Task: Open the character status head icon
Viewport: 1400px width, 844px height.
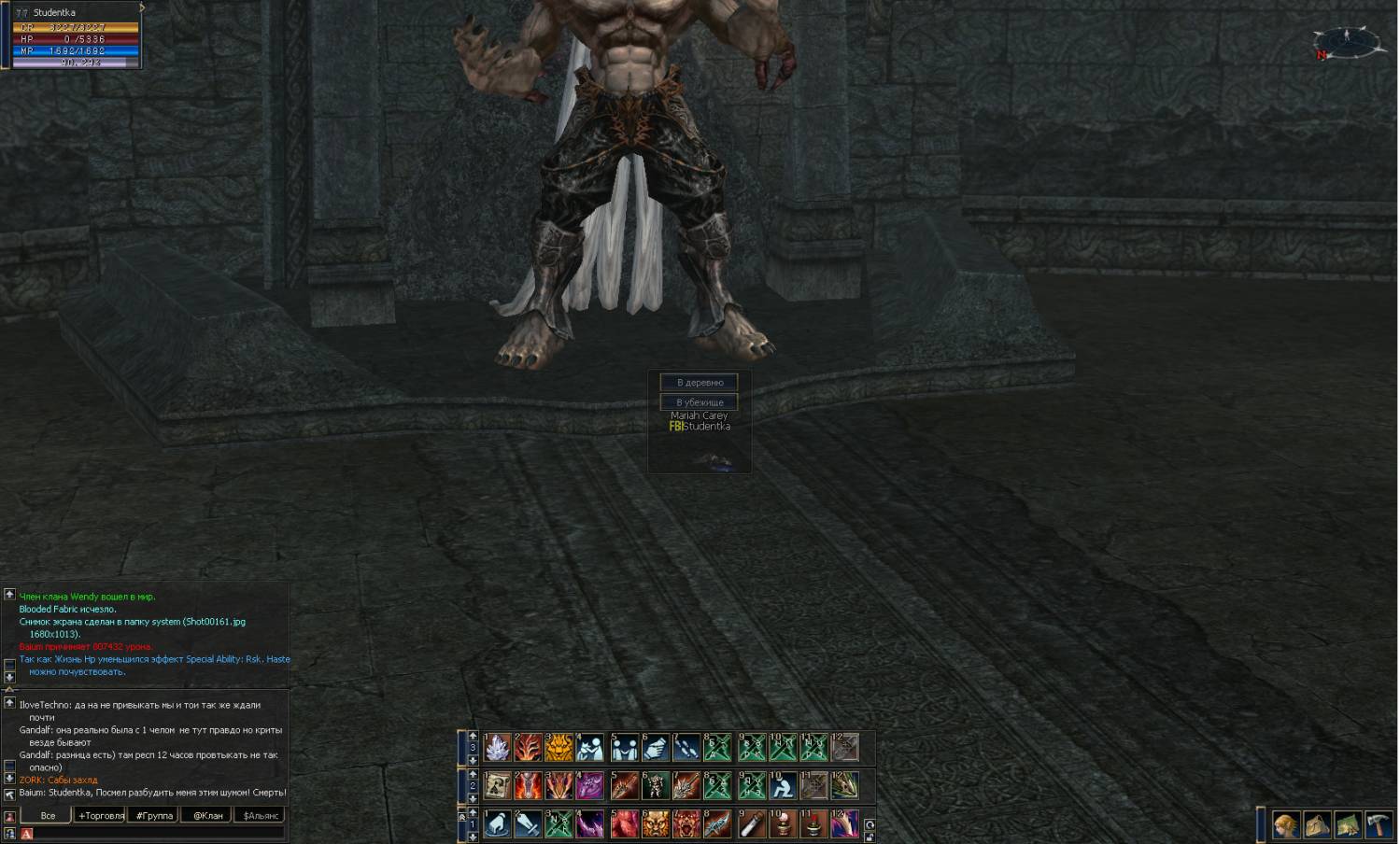Action: pyautogui.click(x=1286, y=825)
